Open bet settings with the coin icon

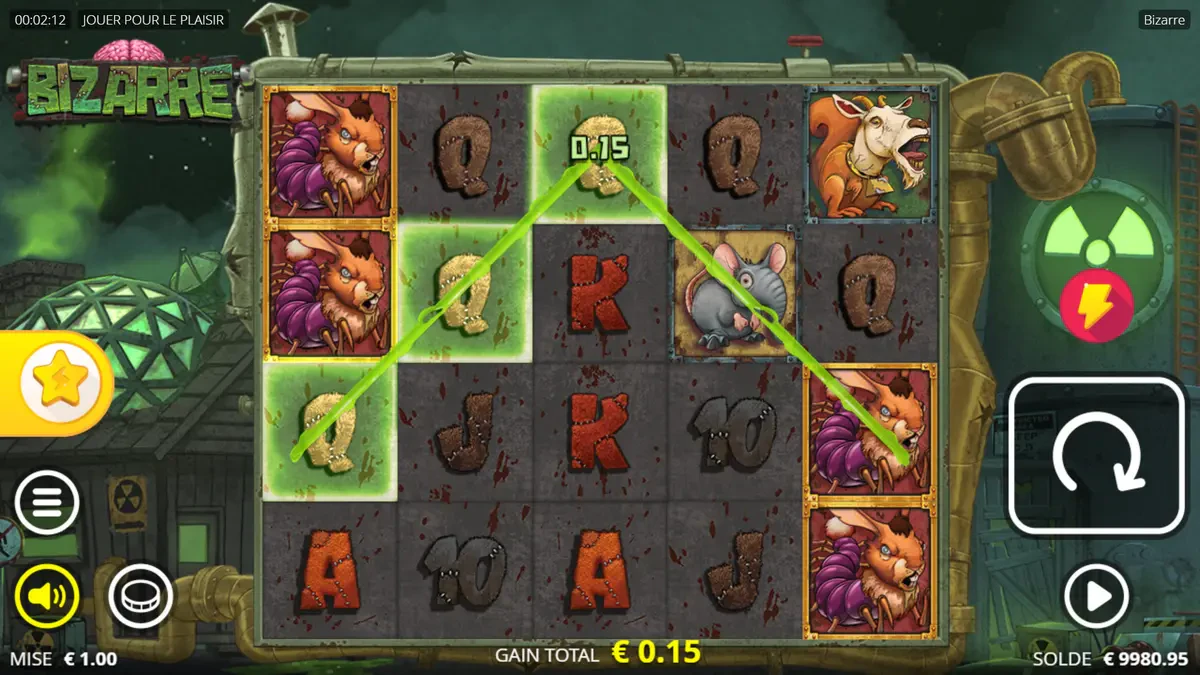[x=140, y=597]
